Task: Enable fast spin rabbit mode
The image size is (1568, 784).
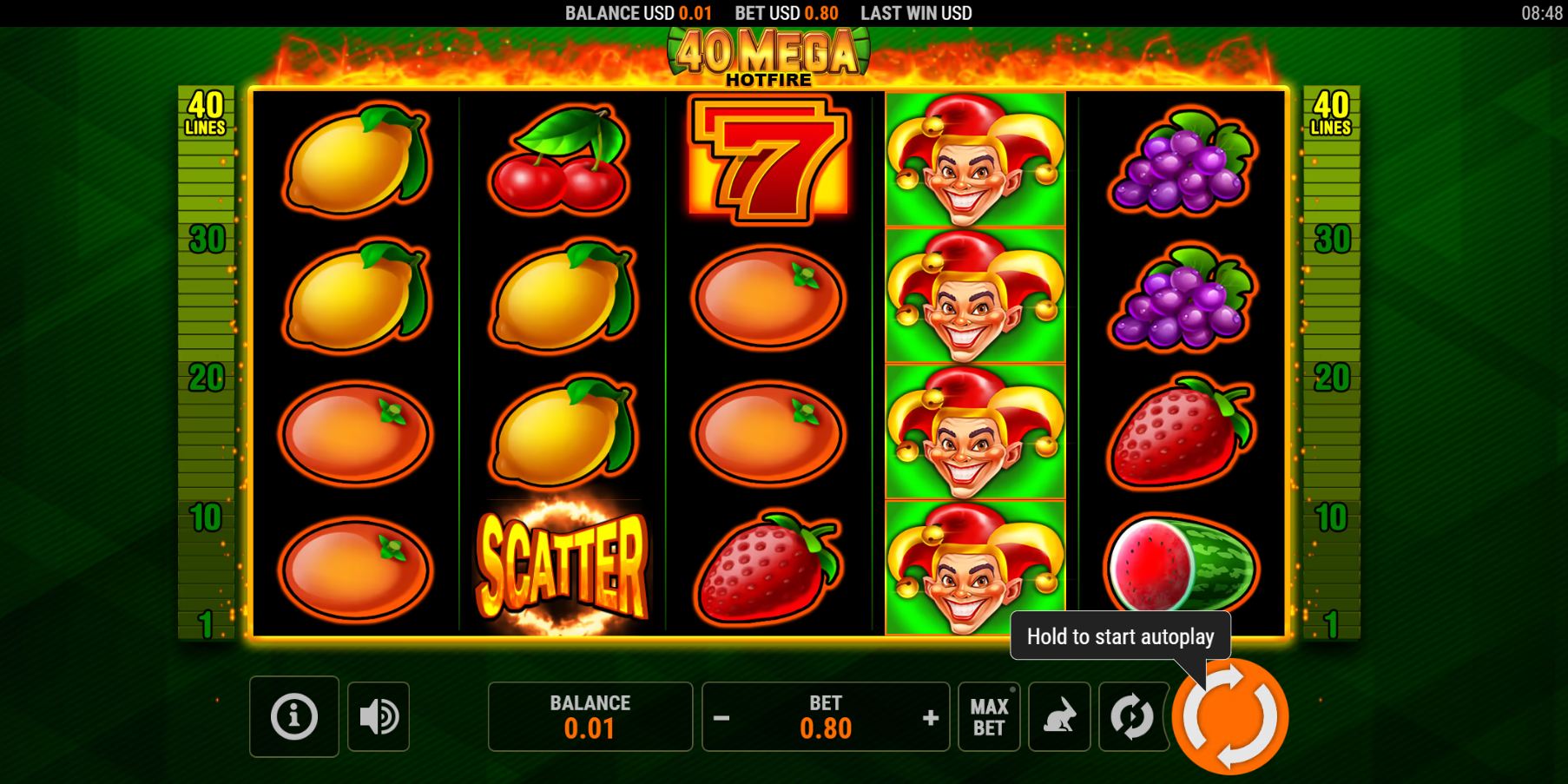Action: coord(1059,716)
